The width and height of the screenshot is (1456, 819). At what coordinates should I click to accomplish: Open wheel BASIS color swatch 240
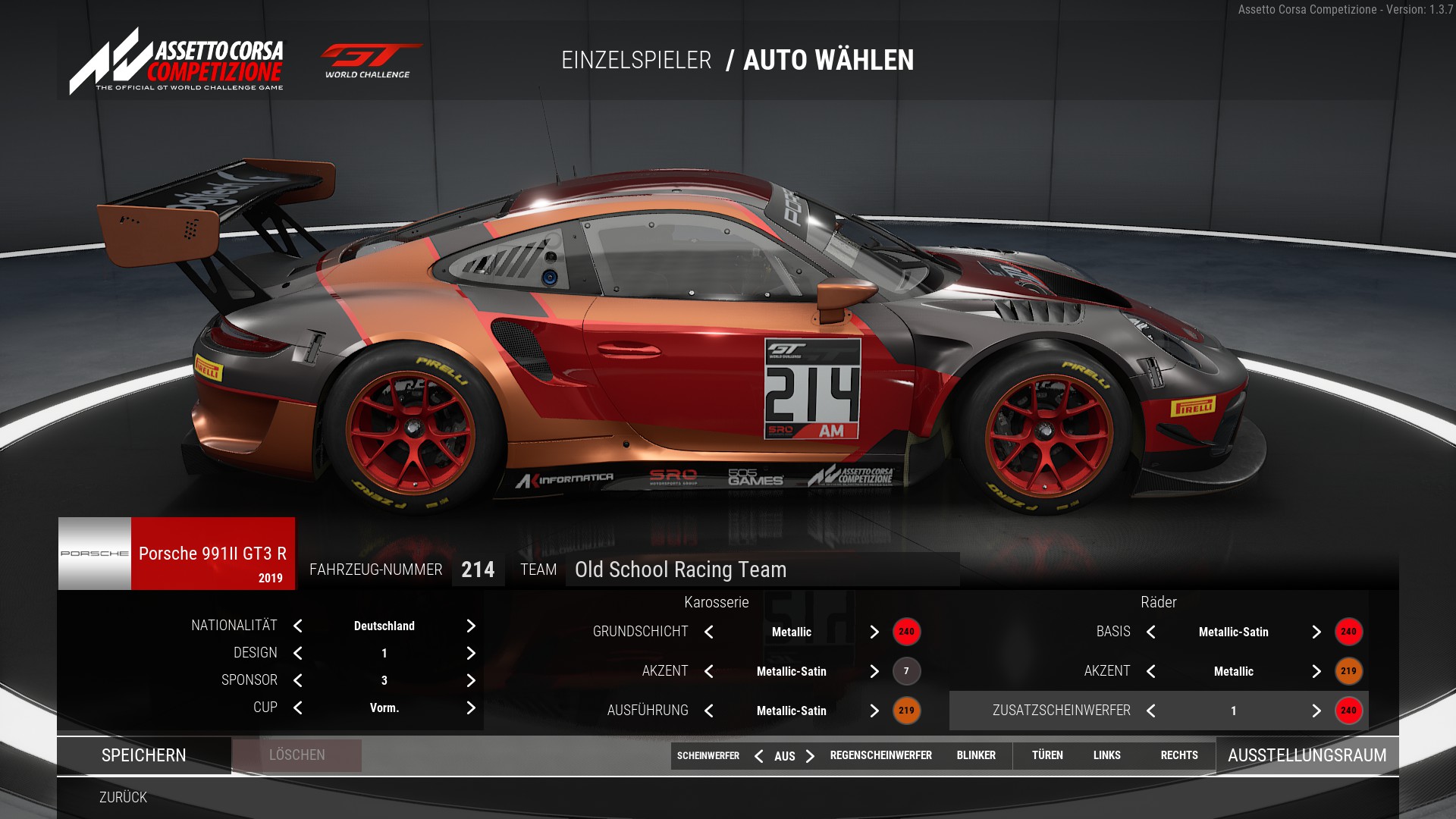point(1348,632)
